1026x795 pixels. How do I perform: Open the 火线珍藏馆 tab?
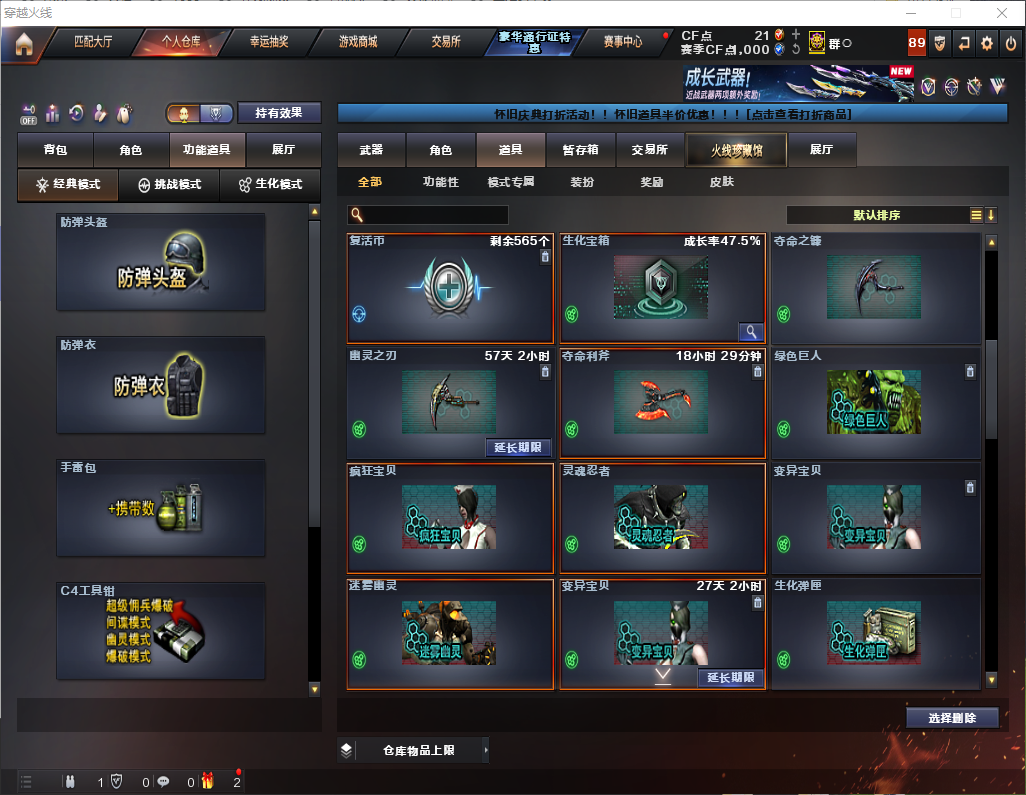pyautogui.click(x=735, y=150)
